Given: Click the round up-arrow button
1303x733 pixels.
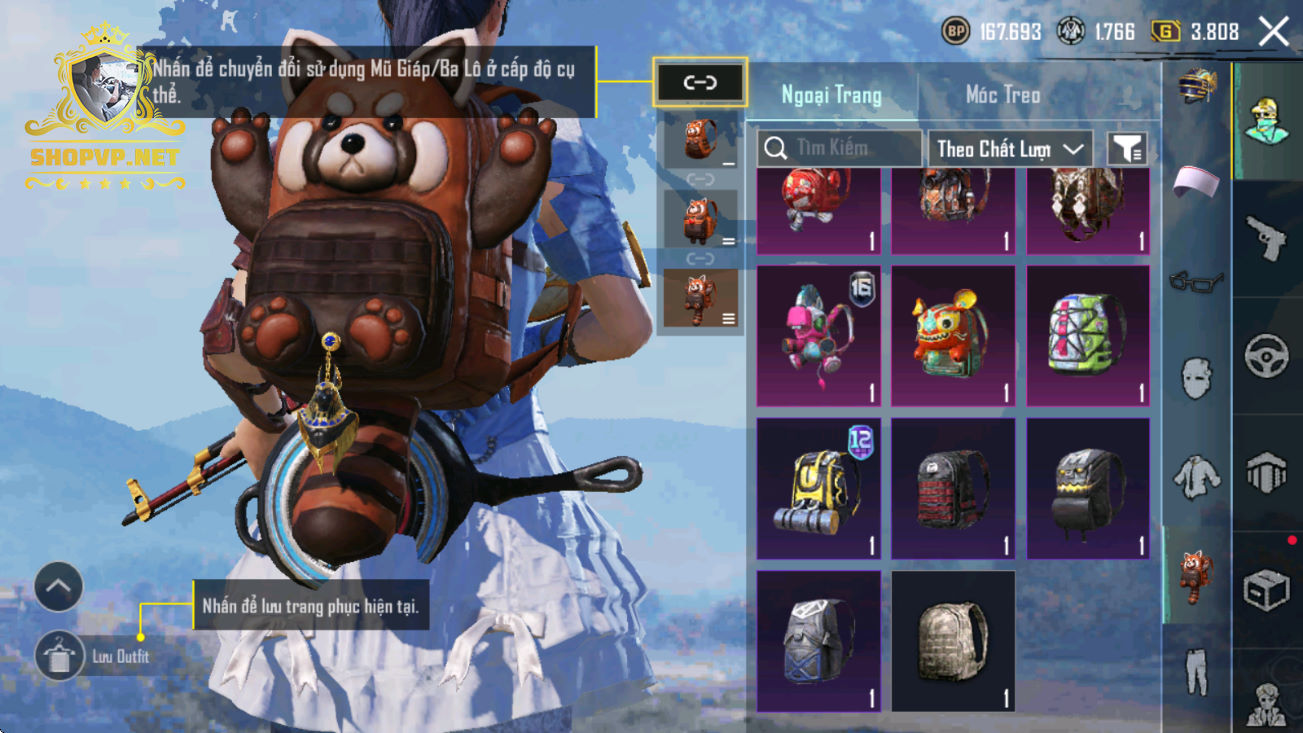Looking at the screenshot, I should 59,587.
